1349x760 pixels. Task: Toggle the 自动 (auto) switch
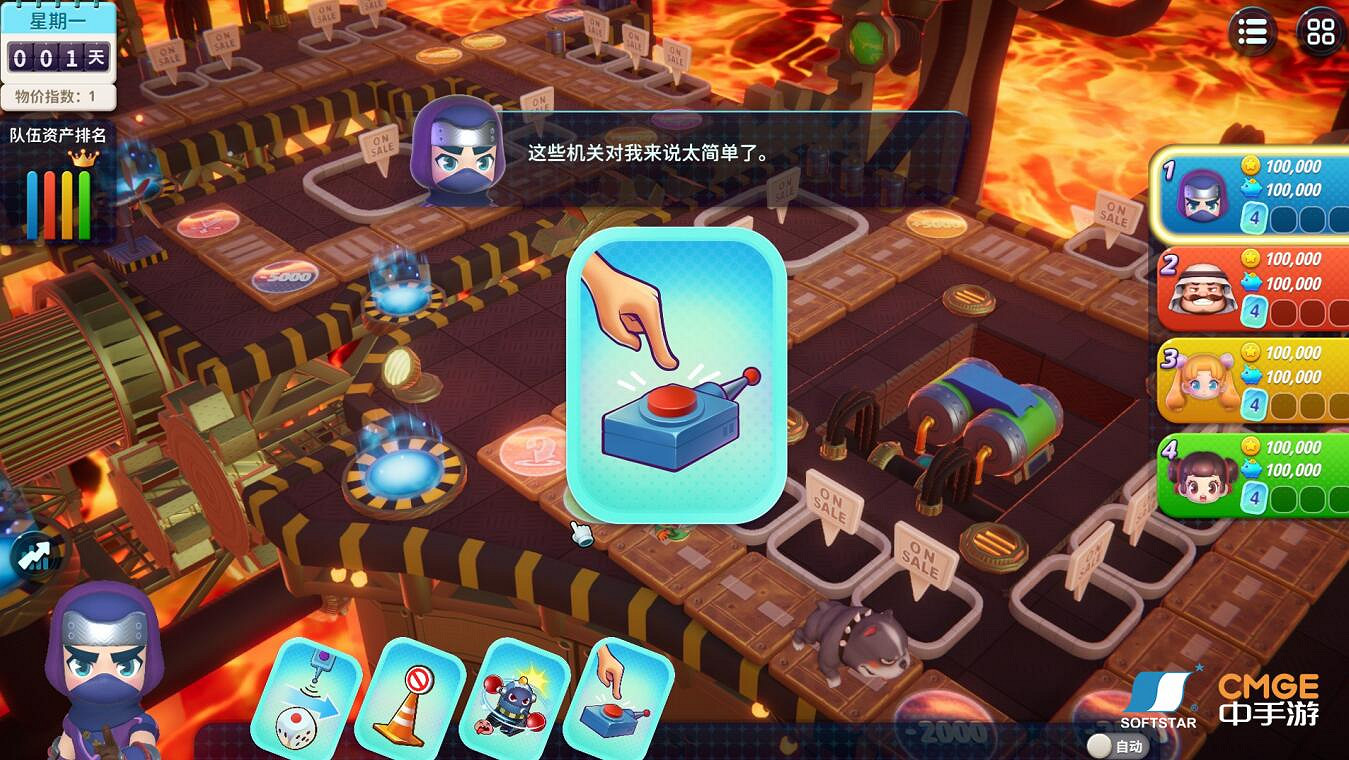pos(1128,745)
